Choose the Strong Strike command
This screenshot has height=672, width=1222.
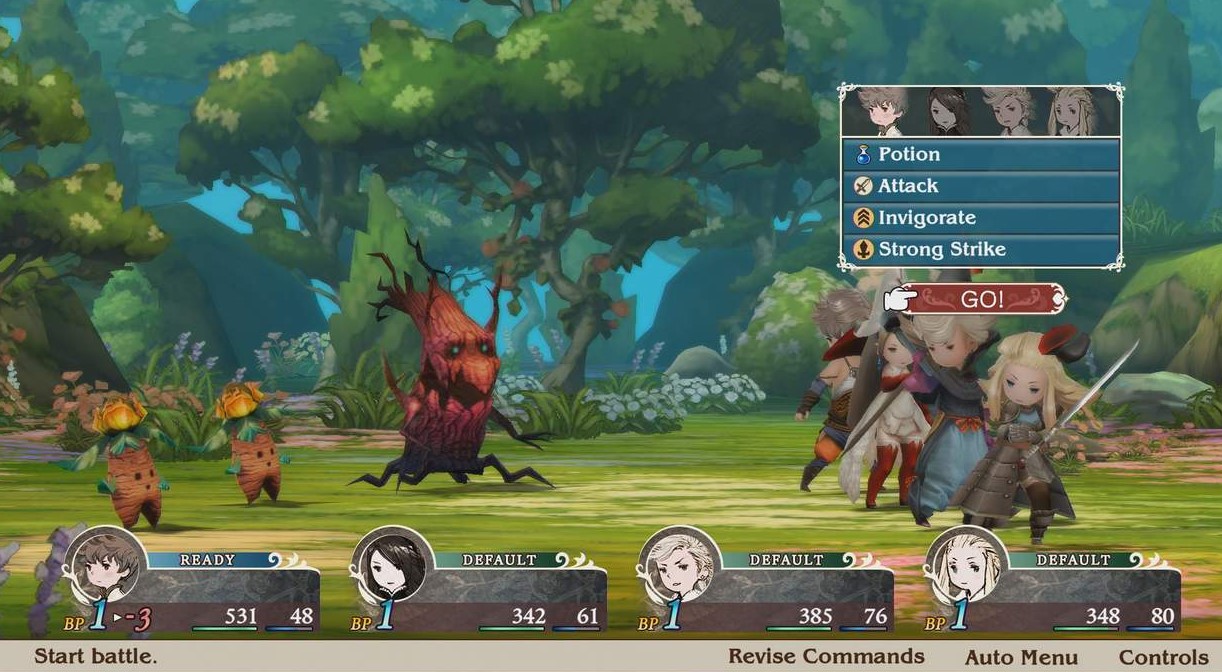(980, 250)
